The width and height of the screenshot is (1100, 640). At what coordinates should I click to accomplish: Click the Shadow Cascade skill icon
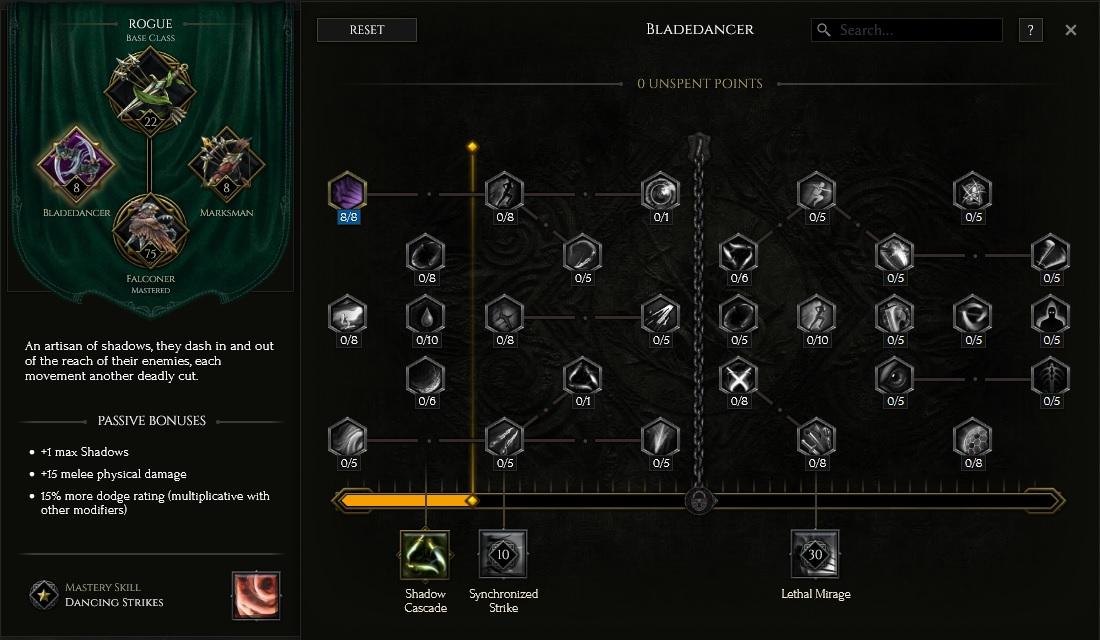coord(425,555)
